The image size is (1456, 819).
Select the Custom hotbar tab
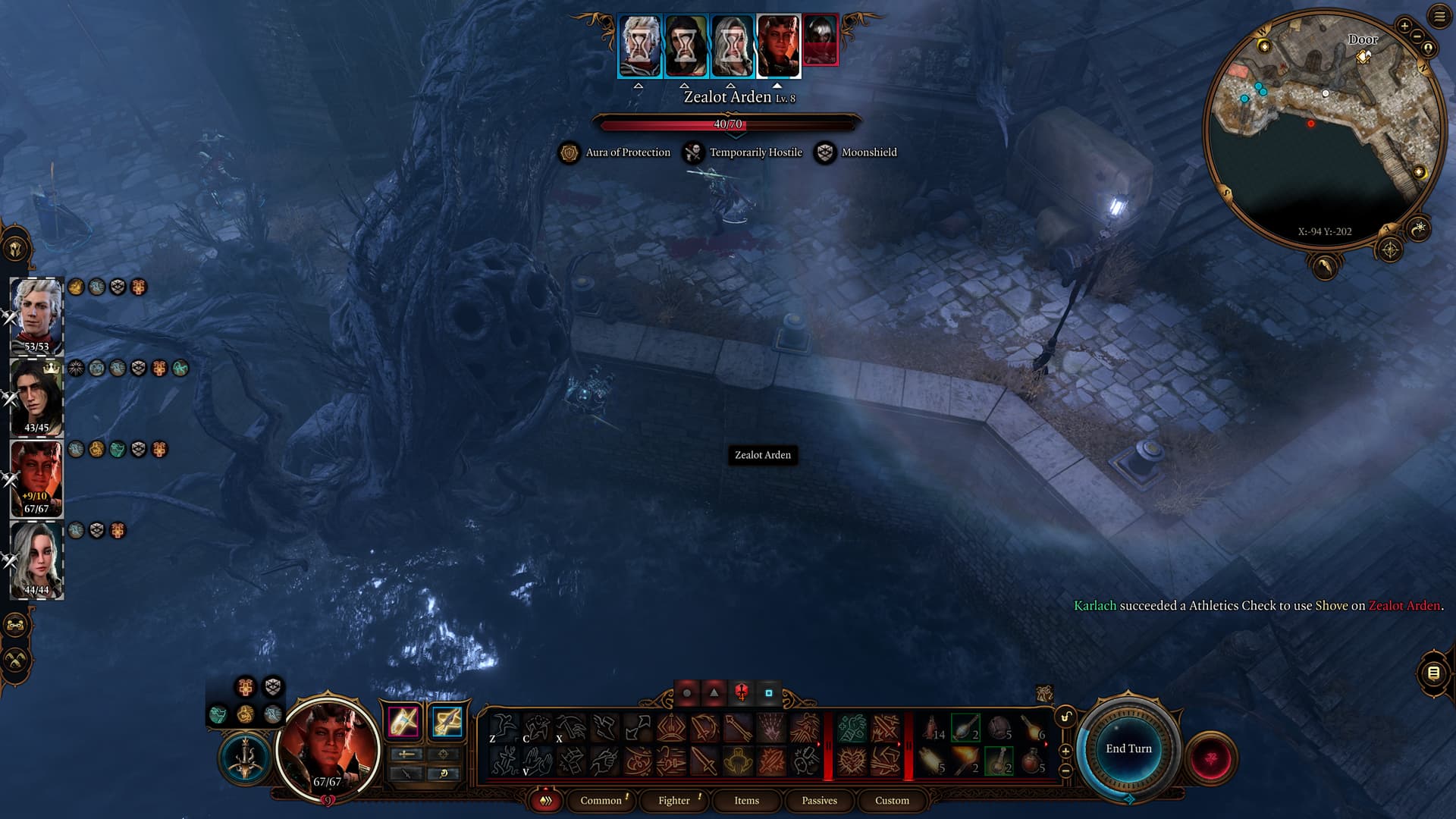coord(892,800)
